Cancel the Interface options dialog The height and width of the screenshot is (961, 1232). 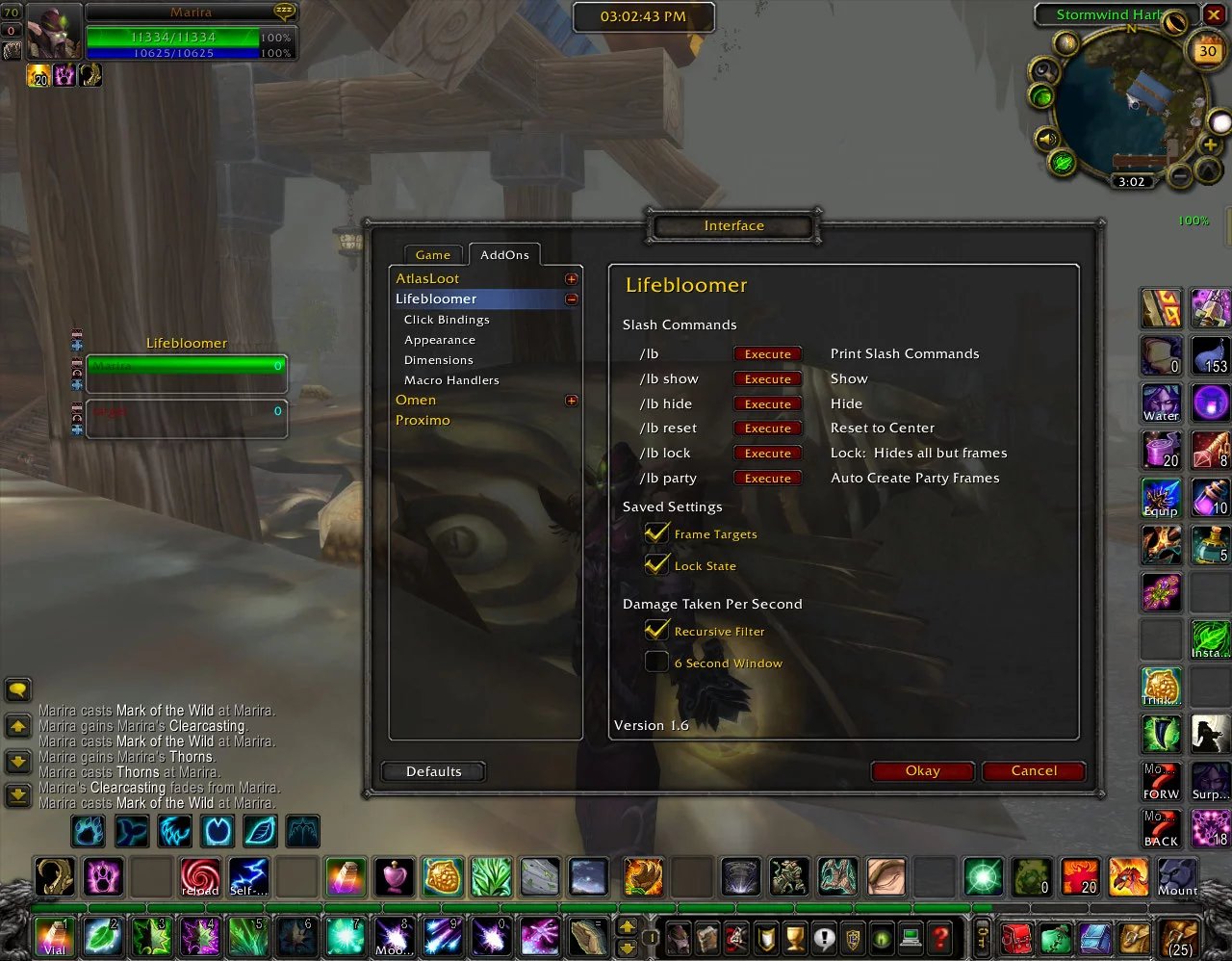coord(1034,770)
